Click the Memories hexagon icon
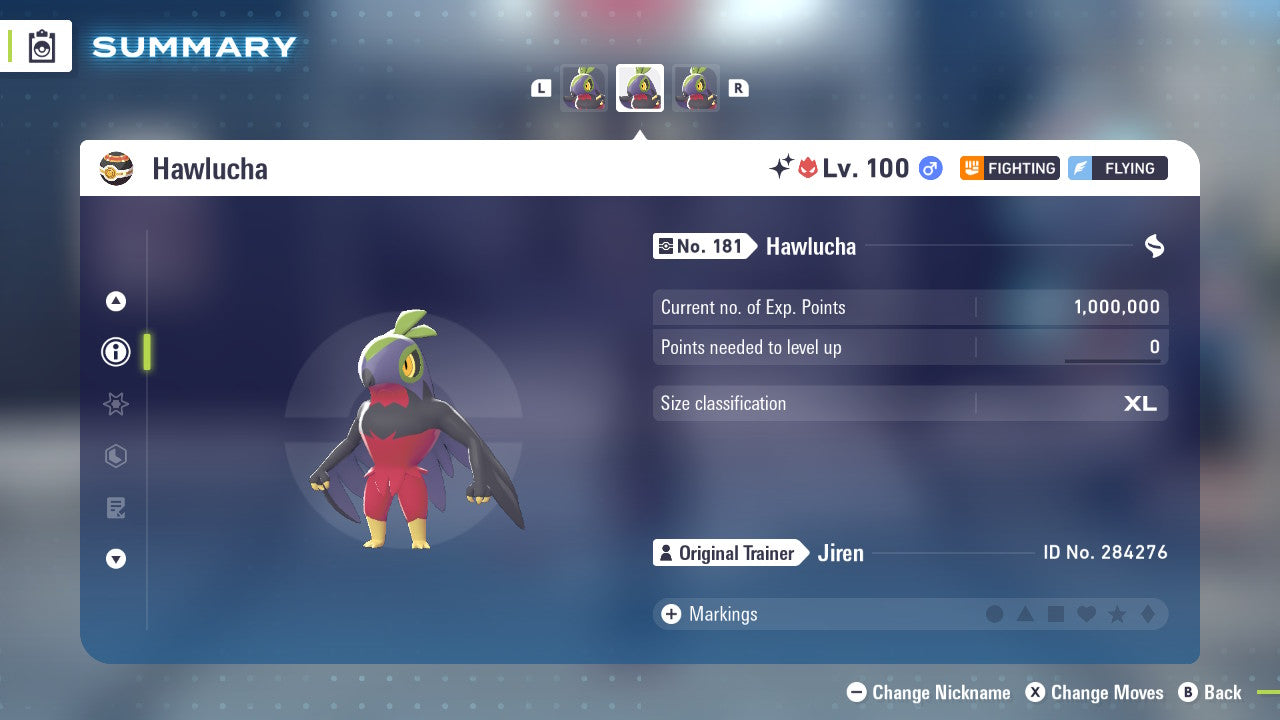This screenshot has height=720, width=1280. [115, 456]
